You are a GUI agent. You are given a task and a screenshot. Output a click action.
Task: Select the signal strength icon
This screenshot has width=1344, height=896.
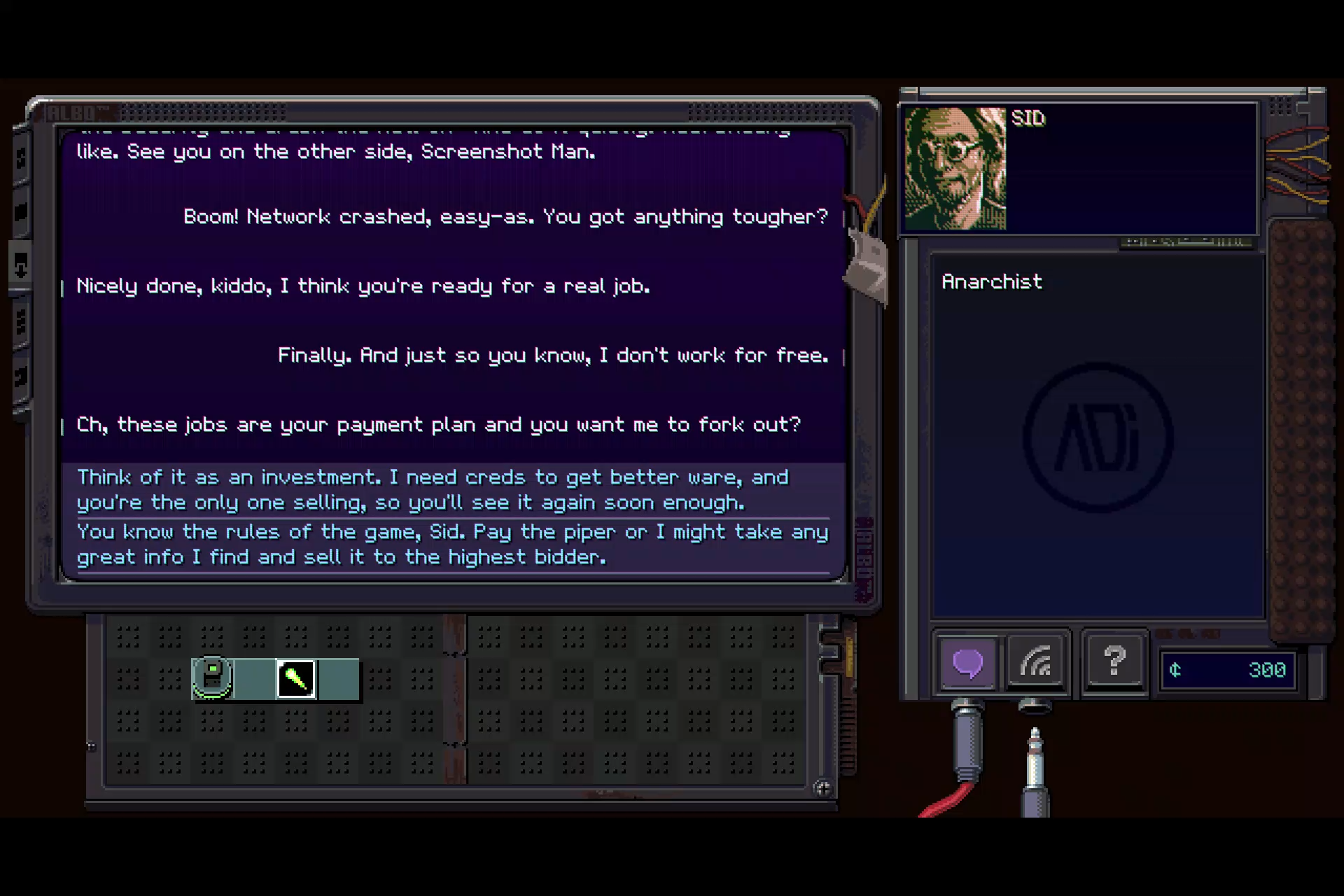point(1037,664)
